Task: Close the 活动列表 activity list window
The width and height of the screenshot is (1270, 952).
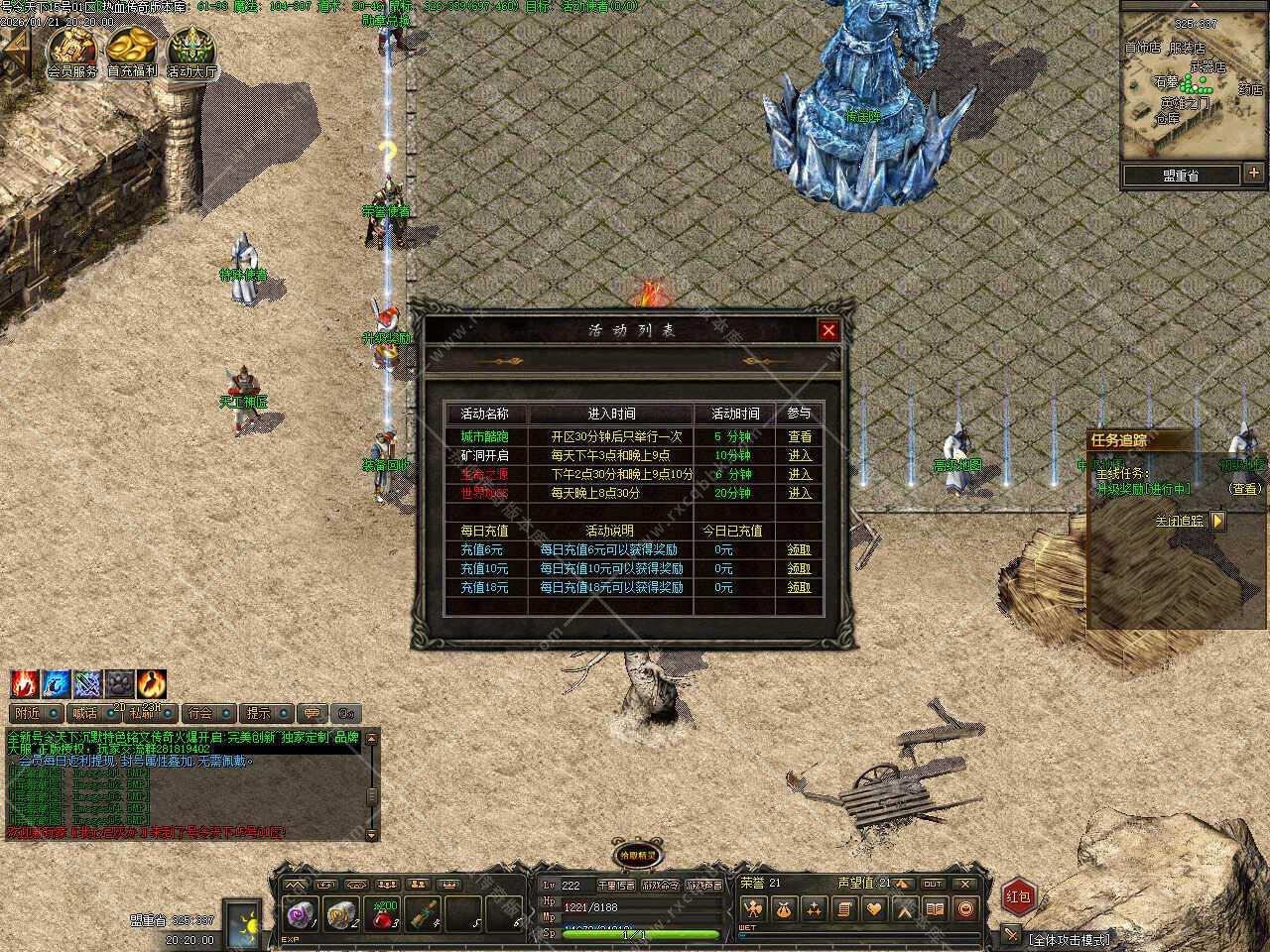Action: (828, 330)
